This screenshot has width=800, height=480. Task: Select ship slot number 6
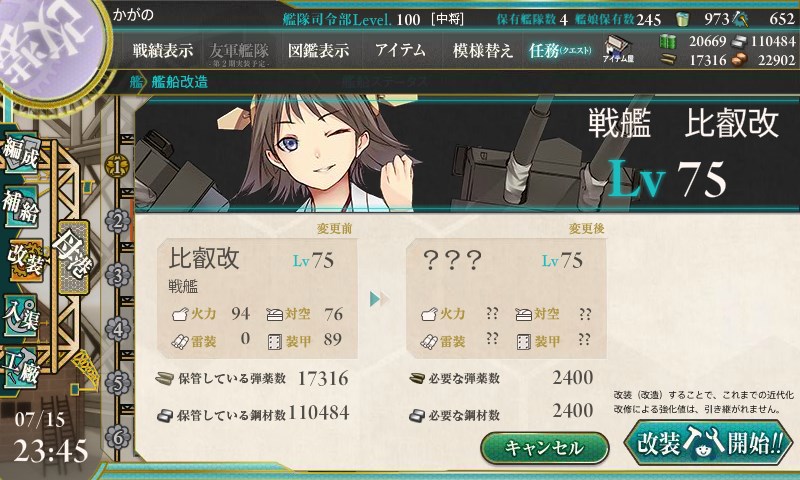tap(118, 436)
